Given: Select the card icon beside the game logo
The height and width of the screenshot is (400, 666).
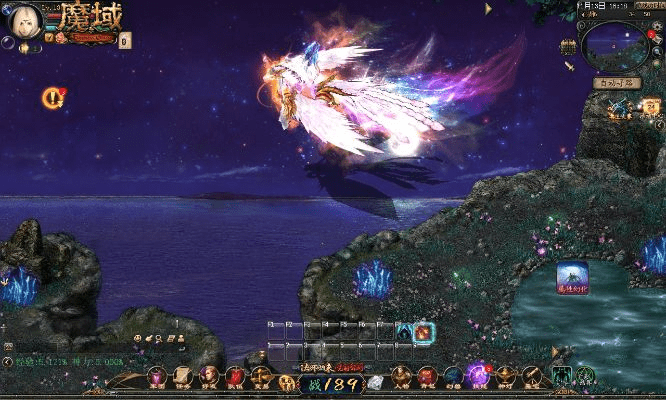Looking at the screenshot, I should pos(124,41).
